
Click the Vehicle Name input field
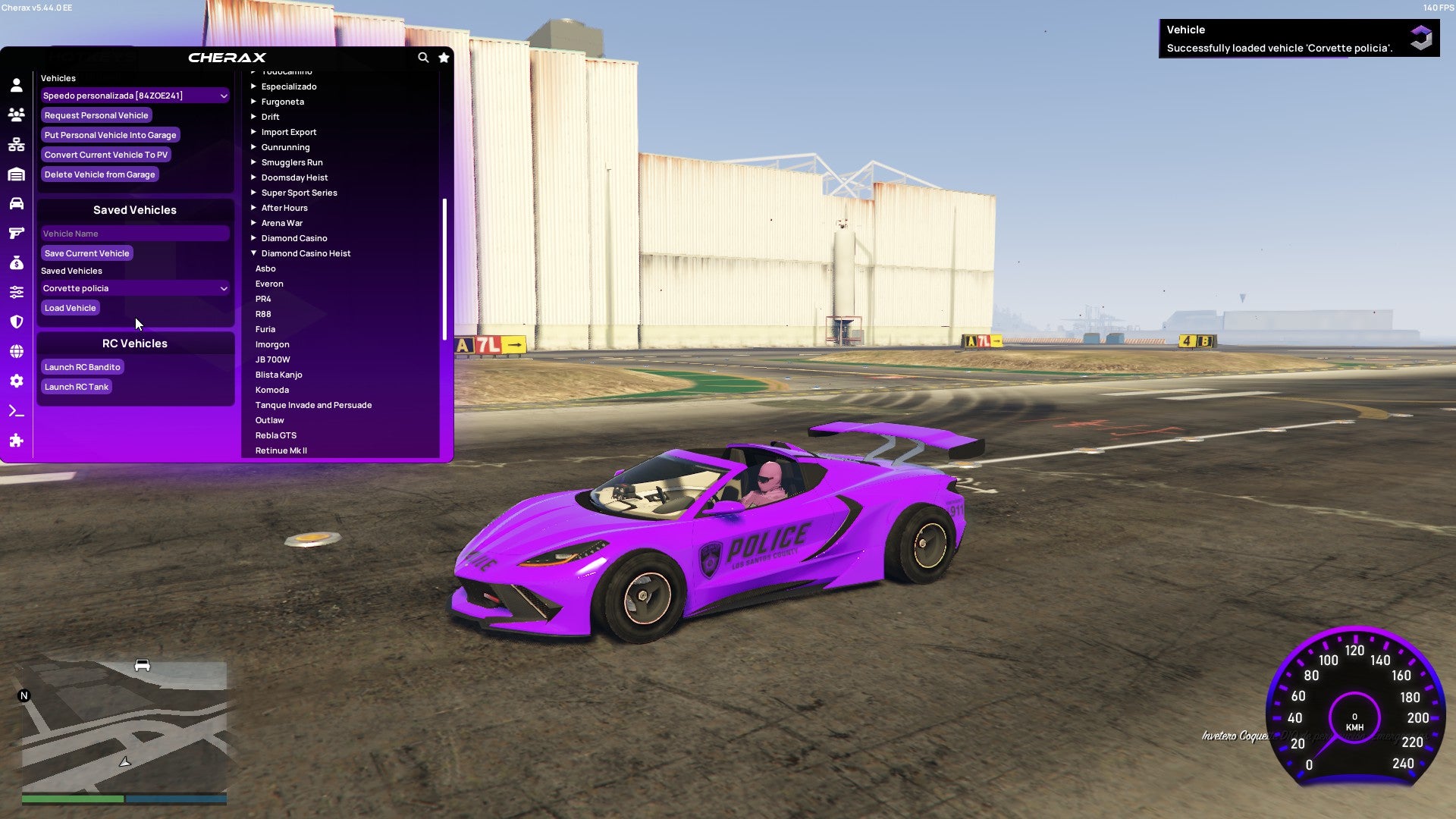[x=134, y=233]
